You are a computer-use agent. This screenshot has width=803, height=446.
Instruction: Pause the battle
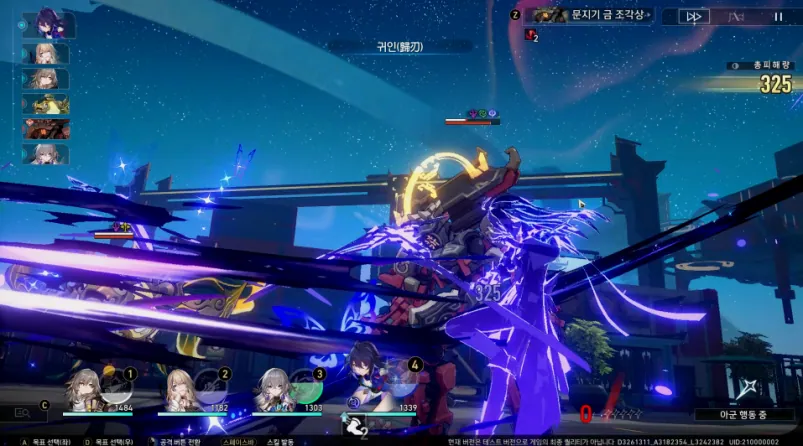[778, 16]
